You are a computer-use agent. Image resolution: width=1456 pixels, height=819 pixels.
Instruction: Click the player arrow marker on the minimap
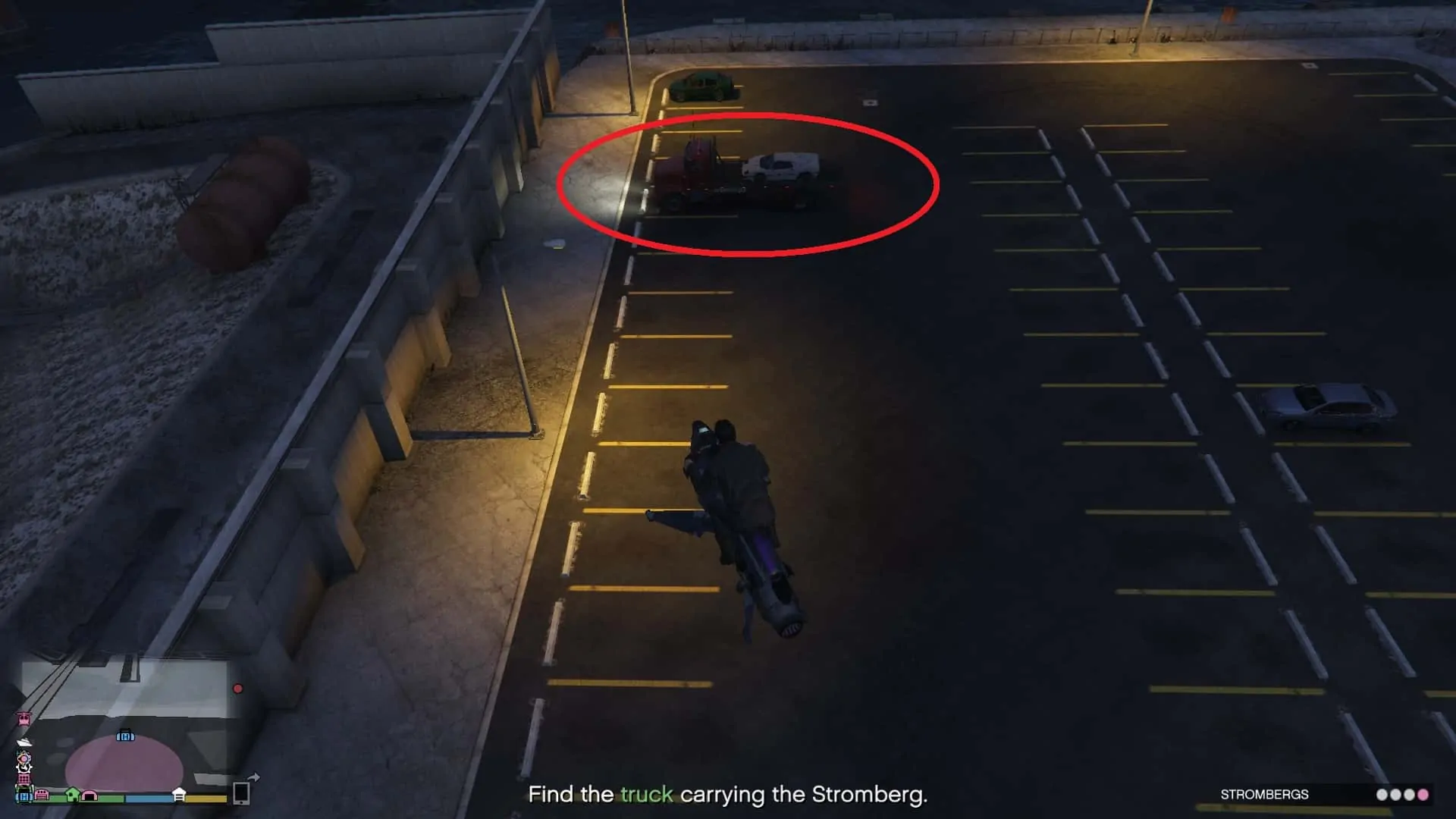click(24, 768)
